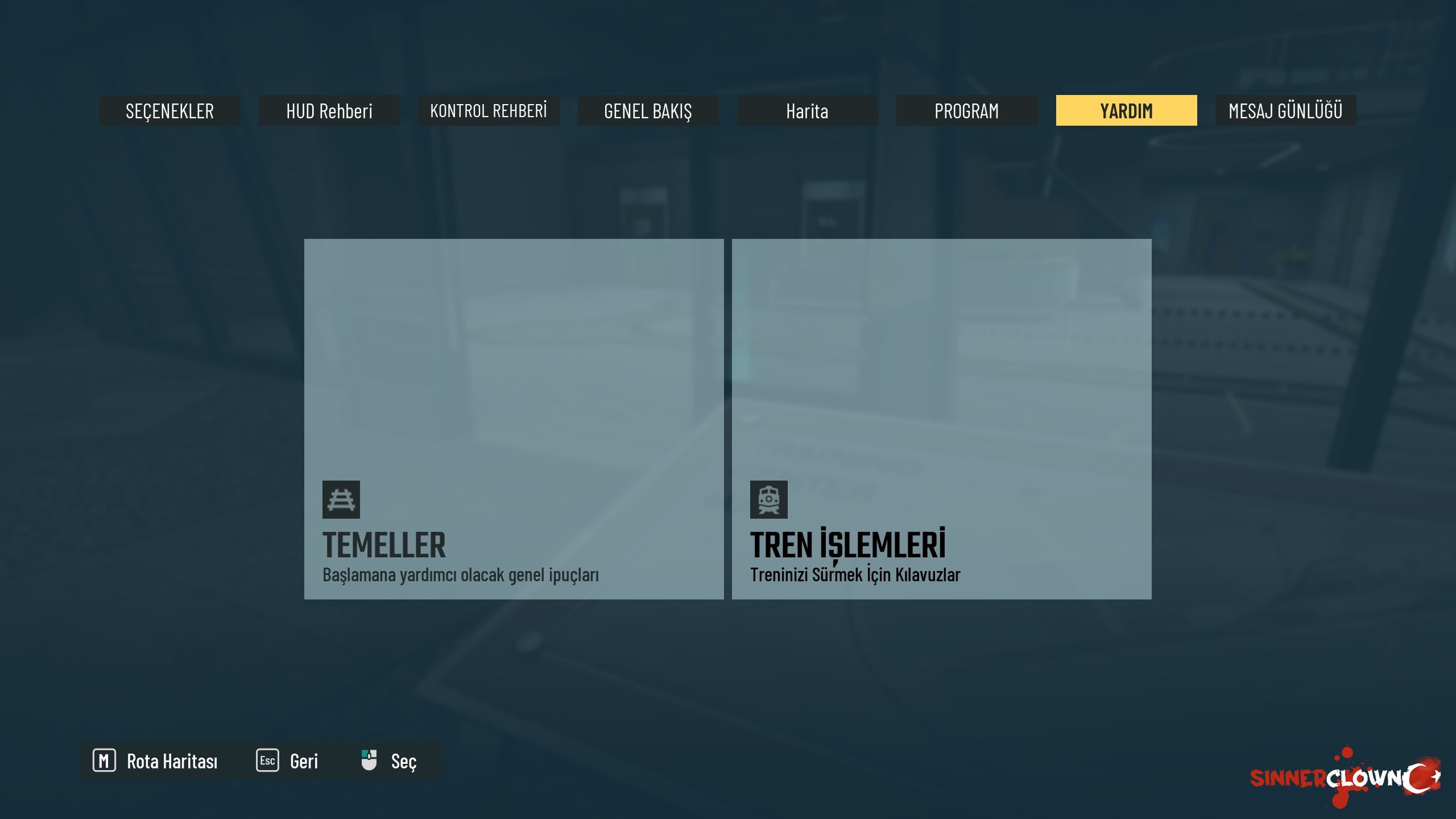Select the KONTROL REHBERİ tab

489,110
